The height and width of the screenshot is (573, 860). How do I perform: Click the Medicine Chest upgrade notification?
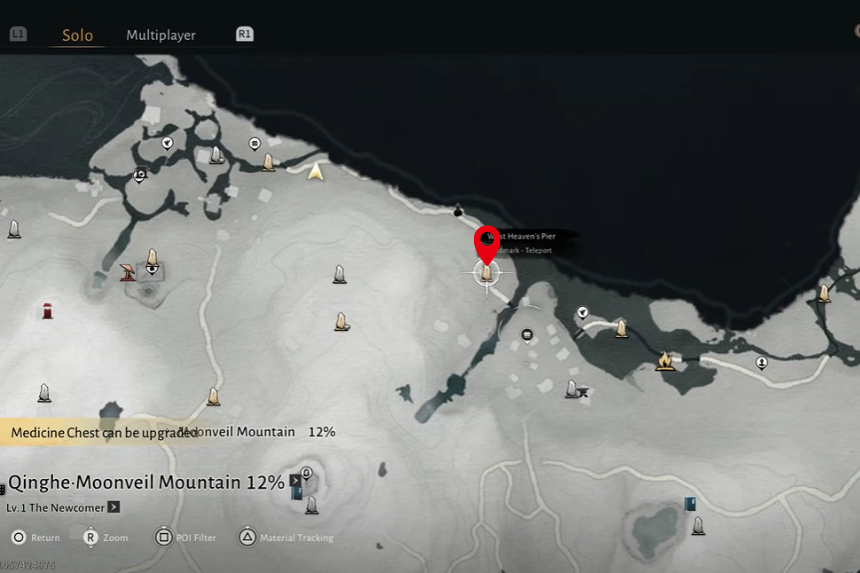100,432
